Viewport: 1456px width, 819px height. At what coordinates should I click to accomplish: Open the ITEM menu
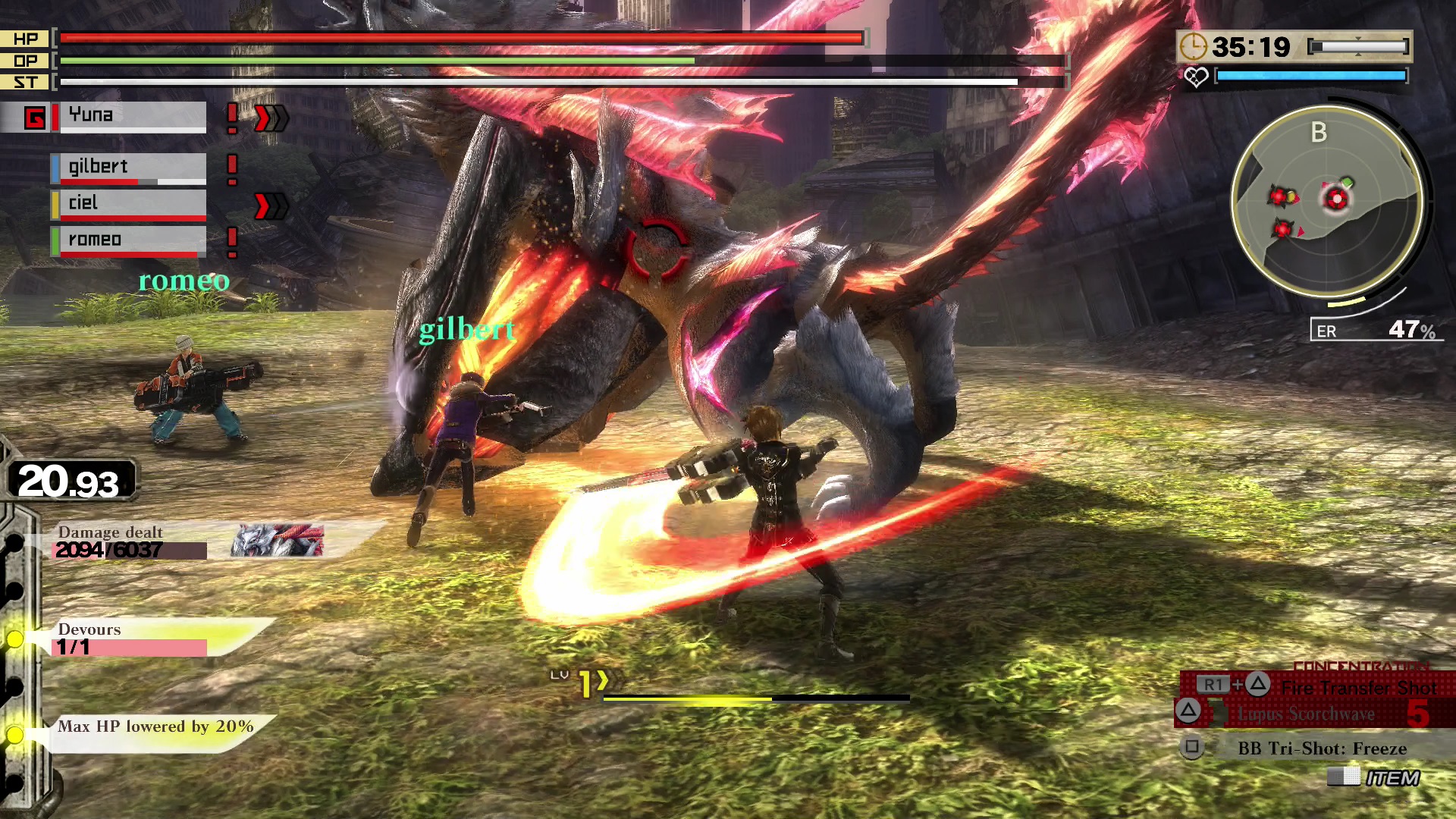[1391, 778]
